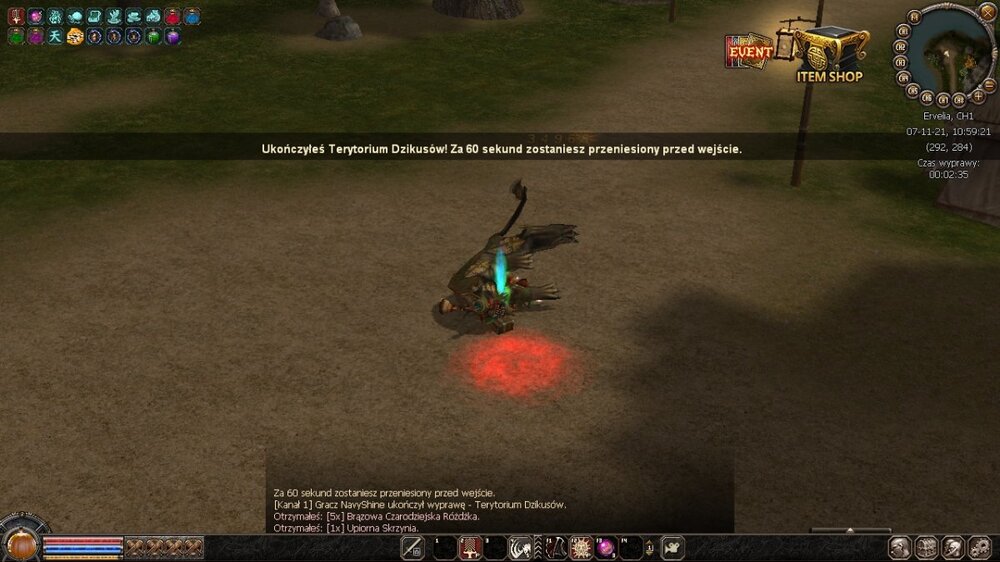1000x562 pixels.
Task: Open the settings gear menu
Action: [x=979, y=547]
